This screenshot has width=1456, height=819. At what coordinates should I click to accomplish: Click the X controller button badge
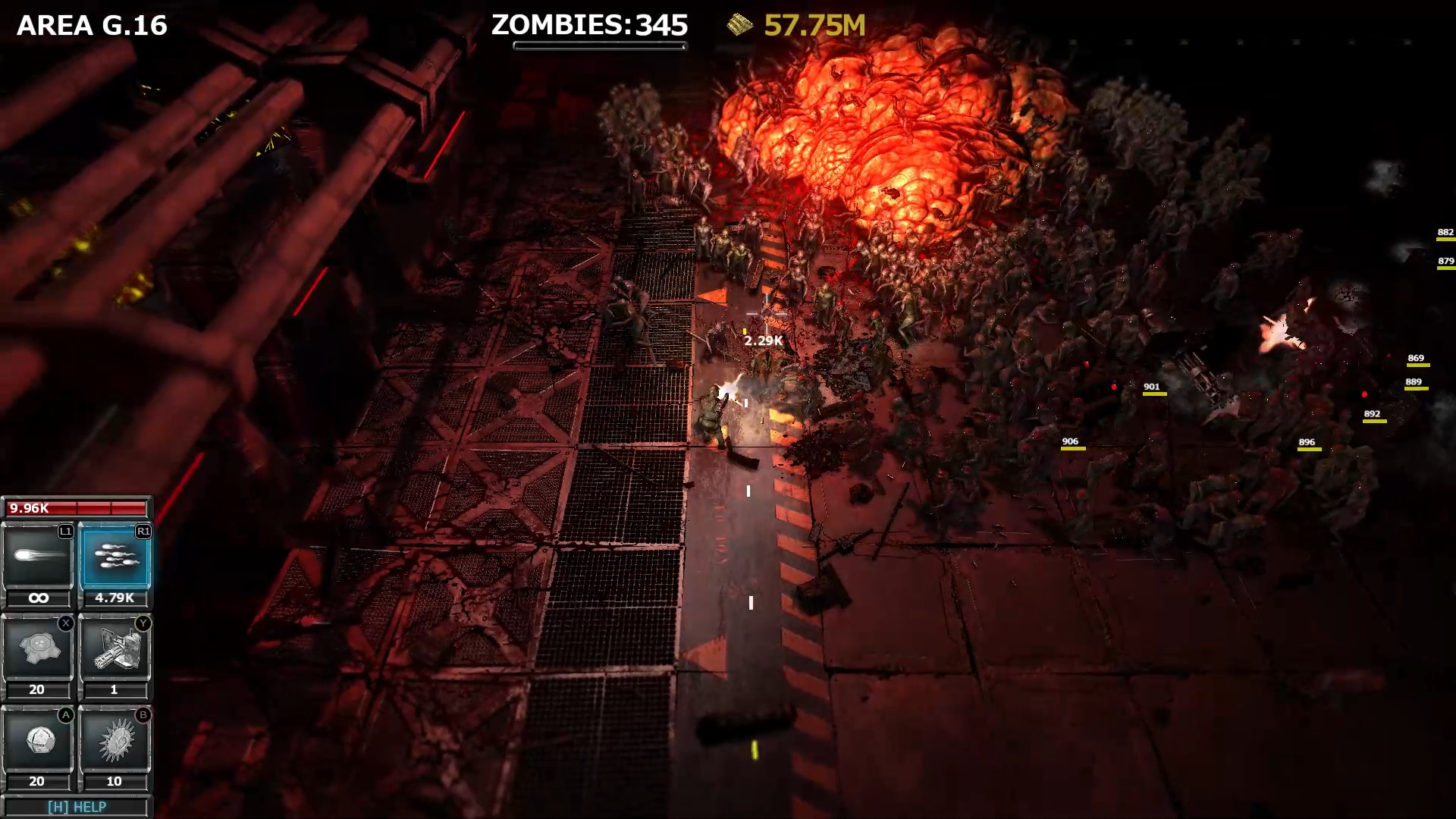[x=65, y=623]
